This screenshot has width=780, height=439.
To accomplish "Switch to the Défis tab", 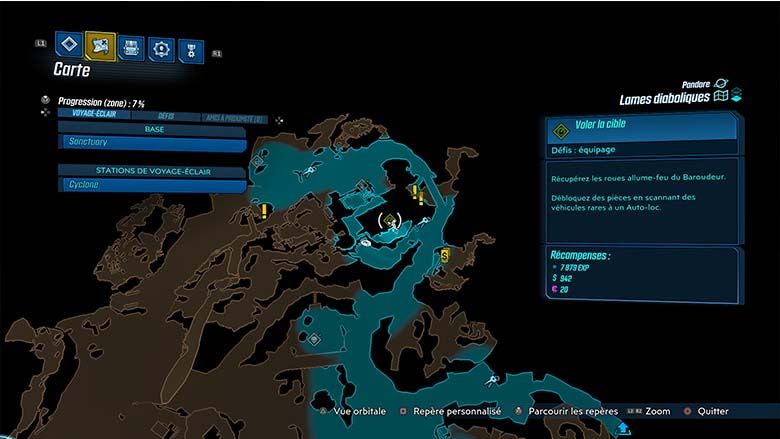I will click(166, 116).
